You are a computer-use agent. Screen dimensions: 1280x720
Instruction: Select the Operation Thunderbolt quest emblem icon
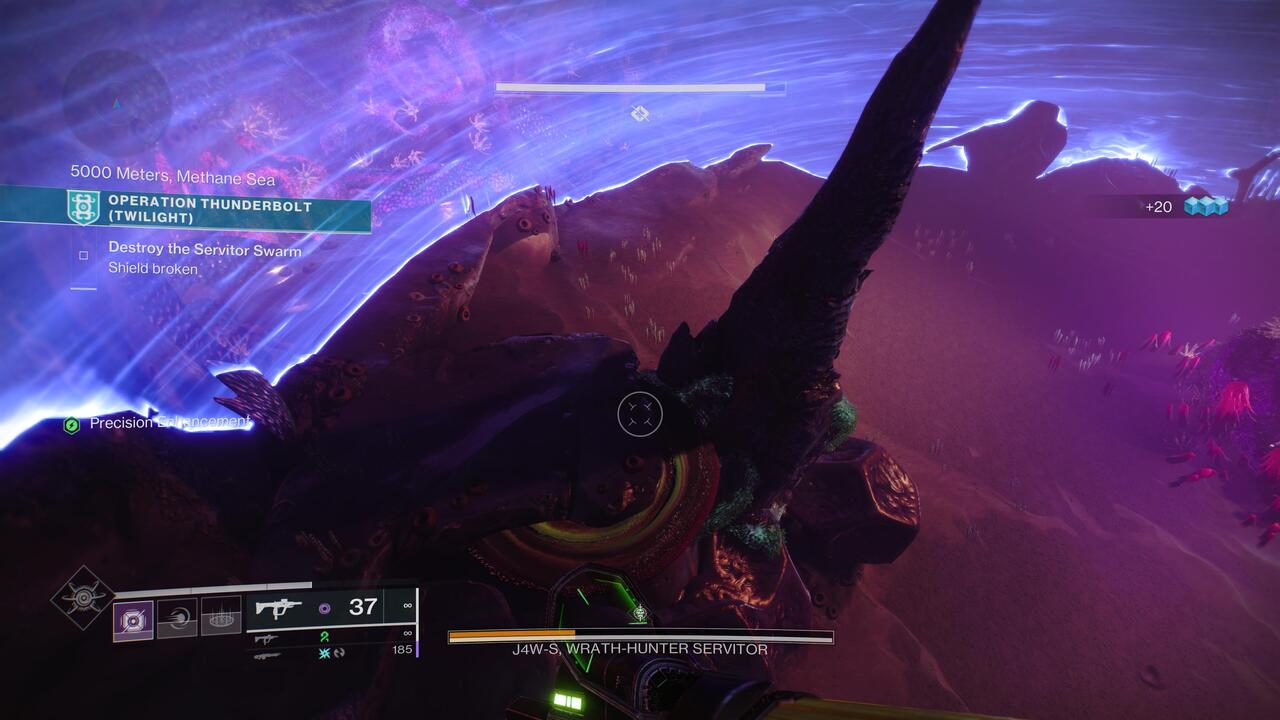(x=83, y=207)
